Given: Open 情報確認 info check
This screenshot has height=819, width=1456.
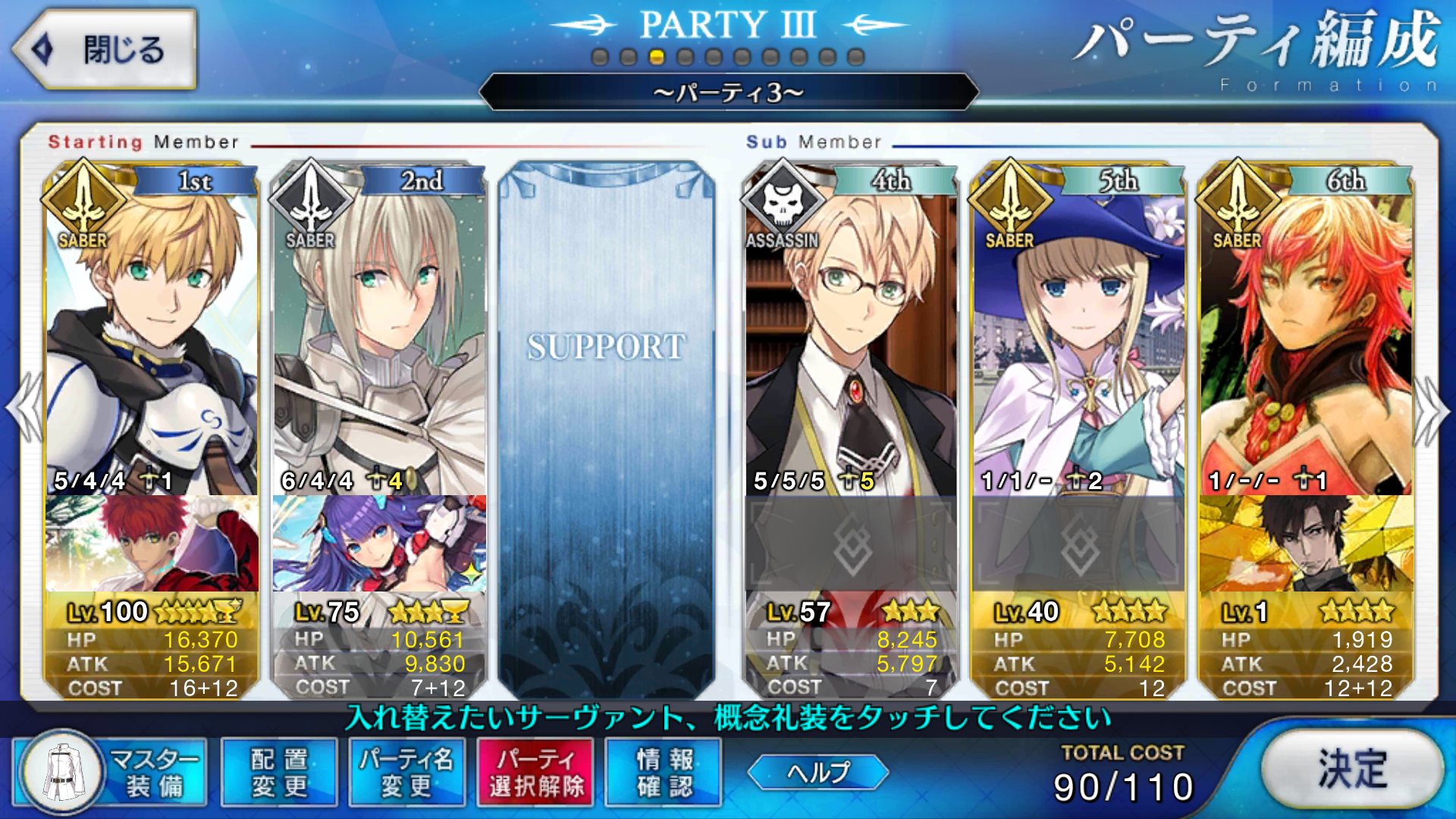Looking at the screenshot, I should [664, 772].
